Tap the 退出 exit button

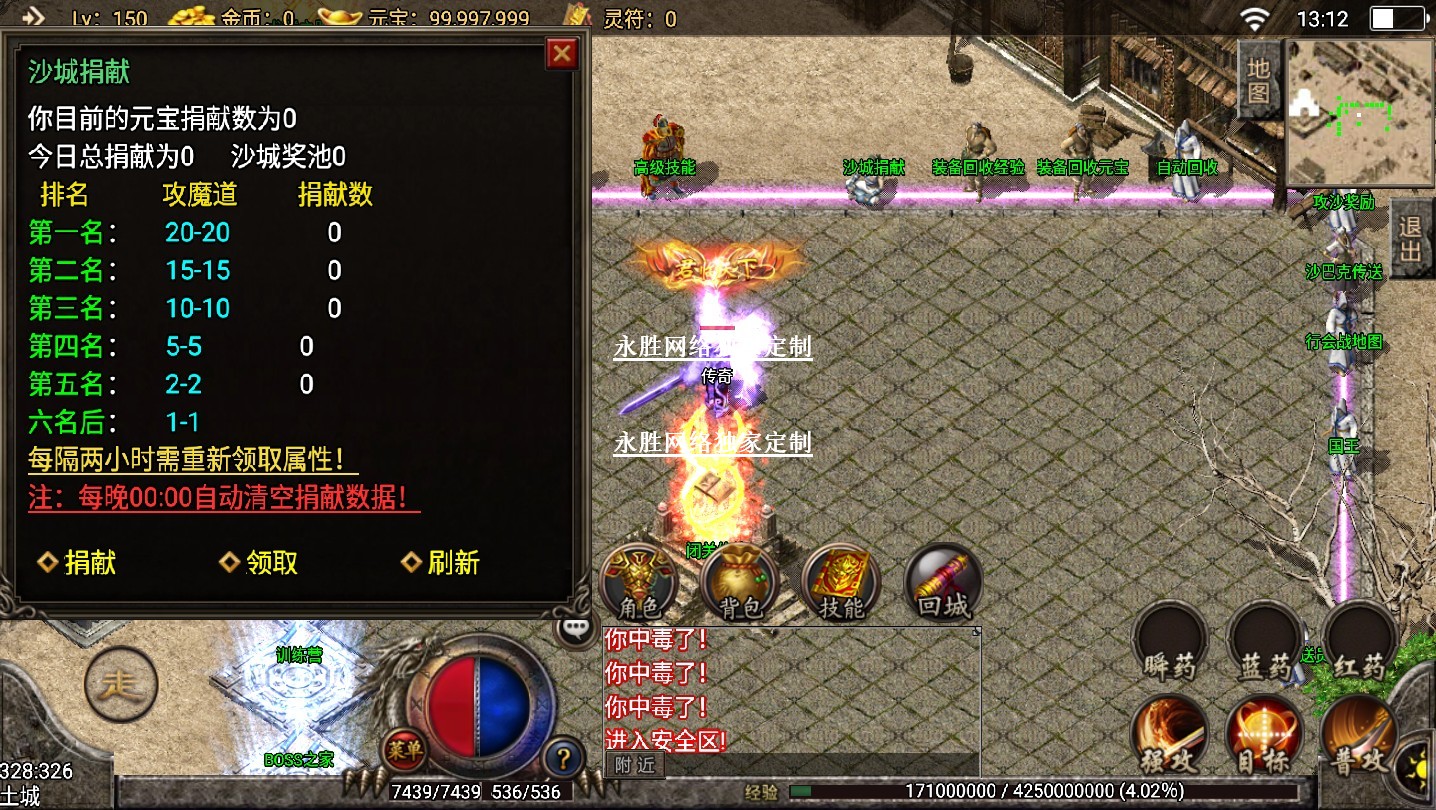point(1411,238)
